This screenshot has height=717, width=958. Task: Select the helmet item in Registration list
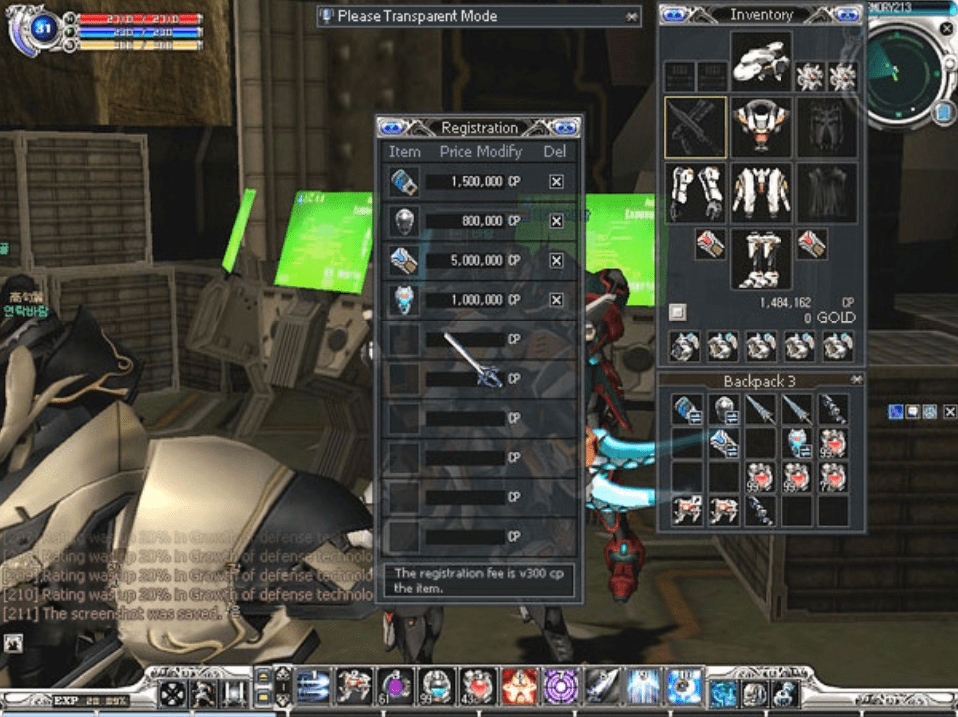[x=404, y=221]
